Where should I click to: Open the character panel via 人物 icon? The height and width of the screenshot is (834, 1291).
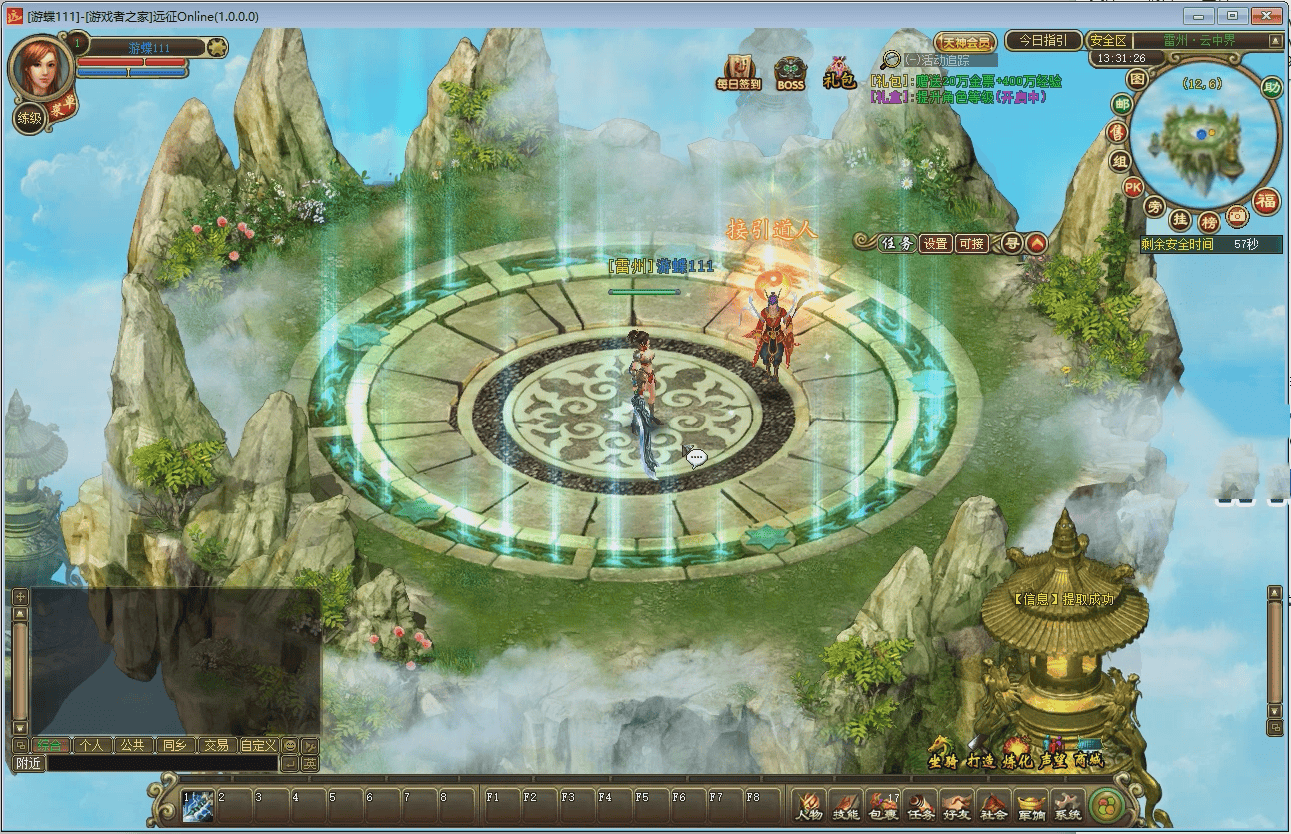point(807,805)
